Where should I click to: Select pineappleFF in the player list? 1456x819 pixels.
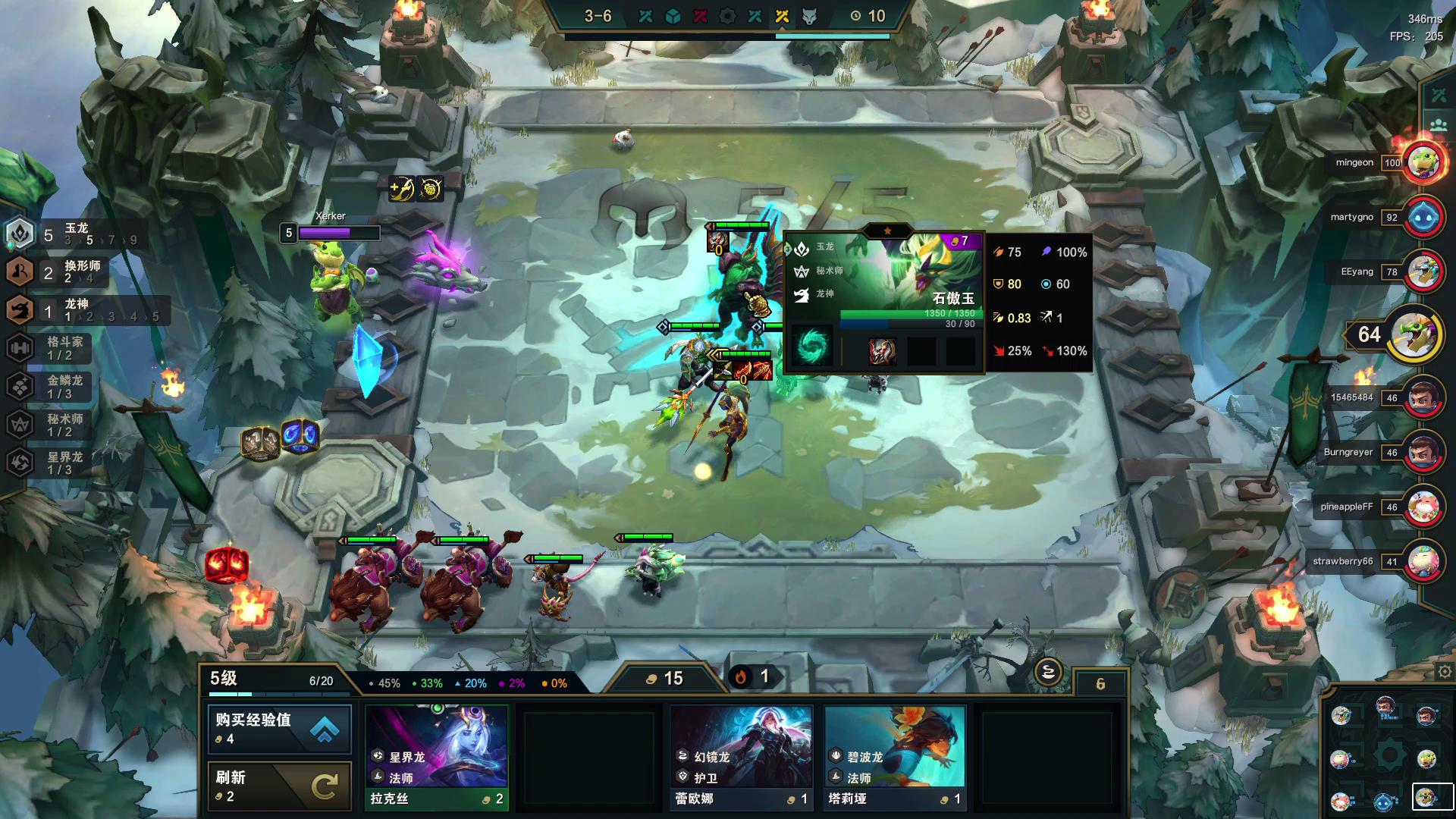click(1423, 507)
